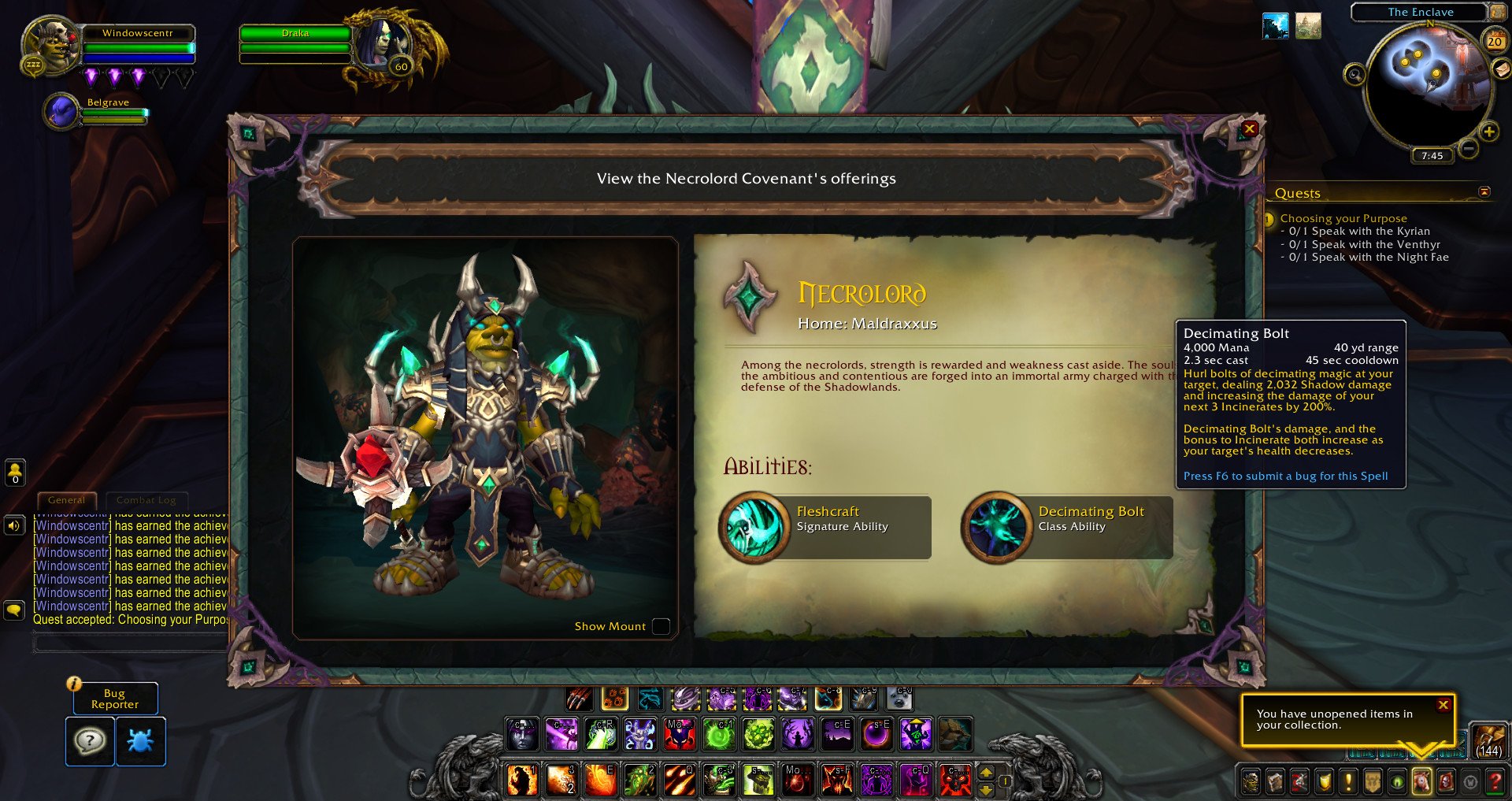Select the Belgrave pet frame
Viewport: 1512px width, 801px height.
coord(61,111)
